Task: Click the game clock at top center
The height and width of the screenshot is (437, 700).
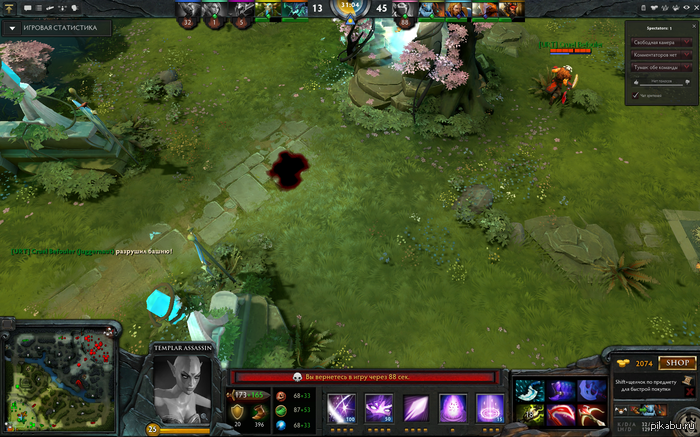Action: (349, 9)
